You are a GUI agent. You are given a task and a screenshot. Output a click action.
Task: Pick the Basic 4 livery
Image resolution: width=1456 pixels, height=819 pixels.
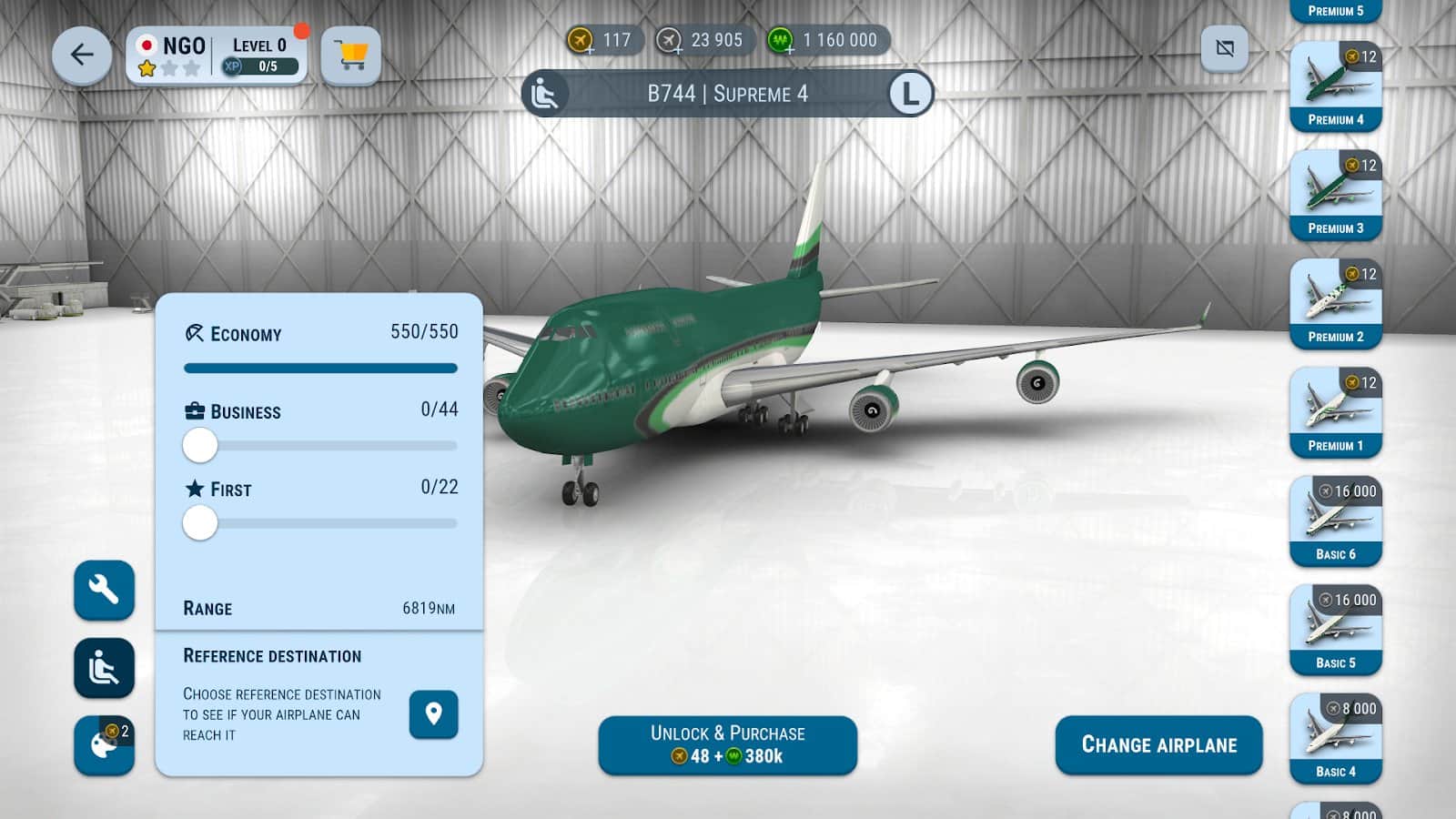tap(1335, 738)
